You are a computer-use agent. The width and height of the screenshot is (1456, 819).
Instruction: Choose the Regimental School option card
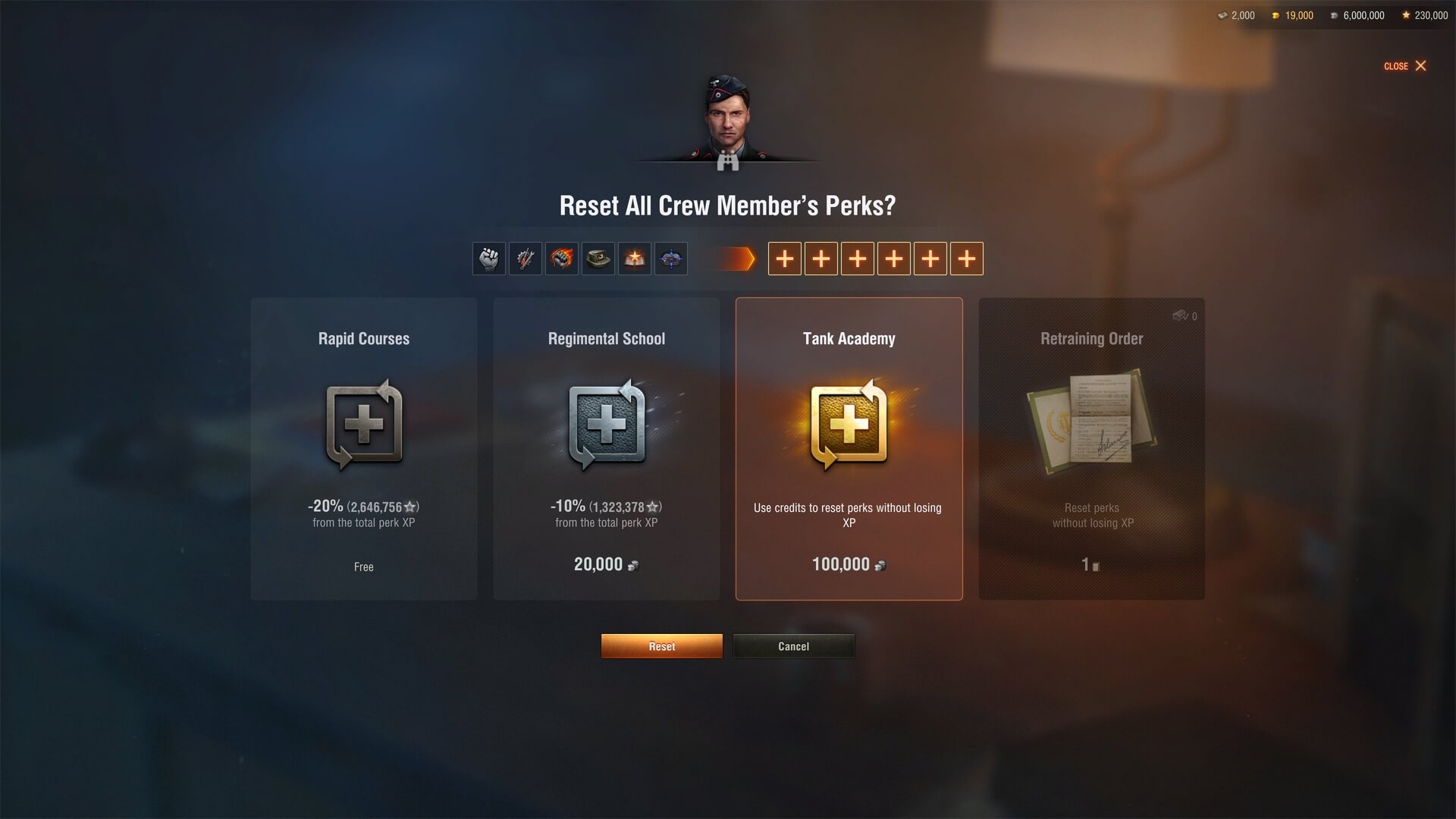[607, 449]
